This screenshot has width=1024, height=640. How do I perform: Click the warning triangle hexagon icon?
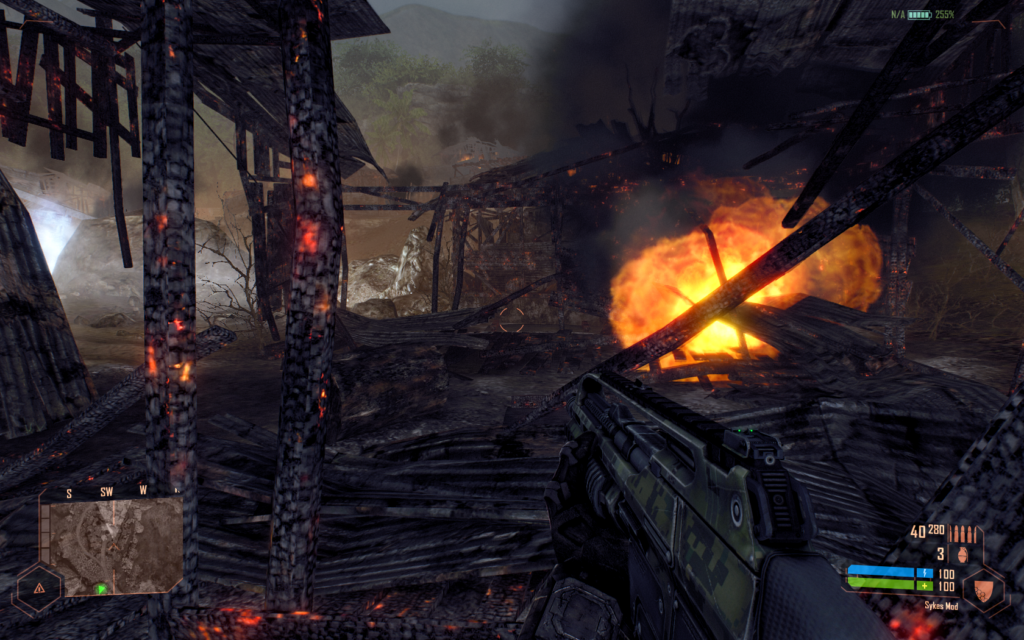click(37, 589)
